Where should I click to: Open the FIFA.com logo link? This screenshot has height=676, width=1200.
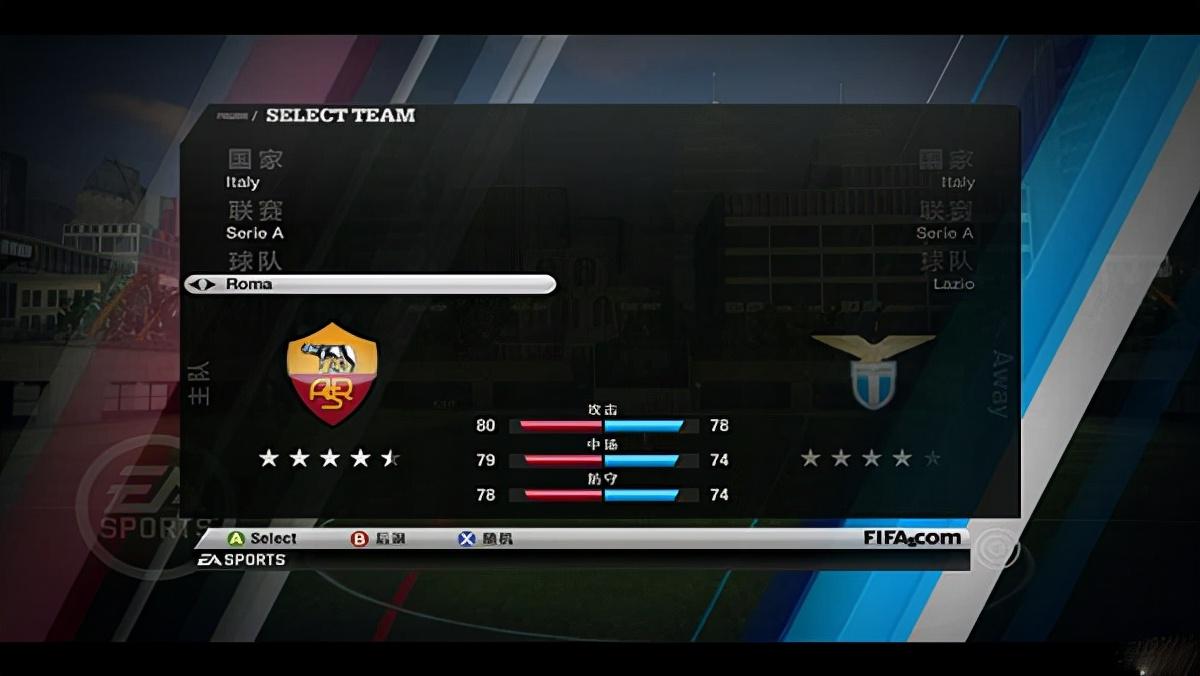pyautogui.click(x=912, y=538)
